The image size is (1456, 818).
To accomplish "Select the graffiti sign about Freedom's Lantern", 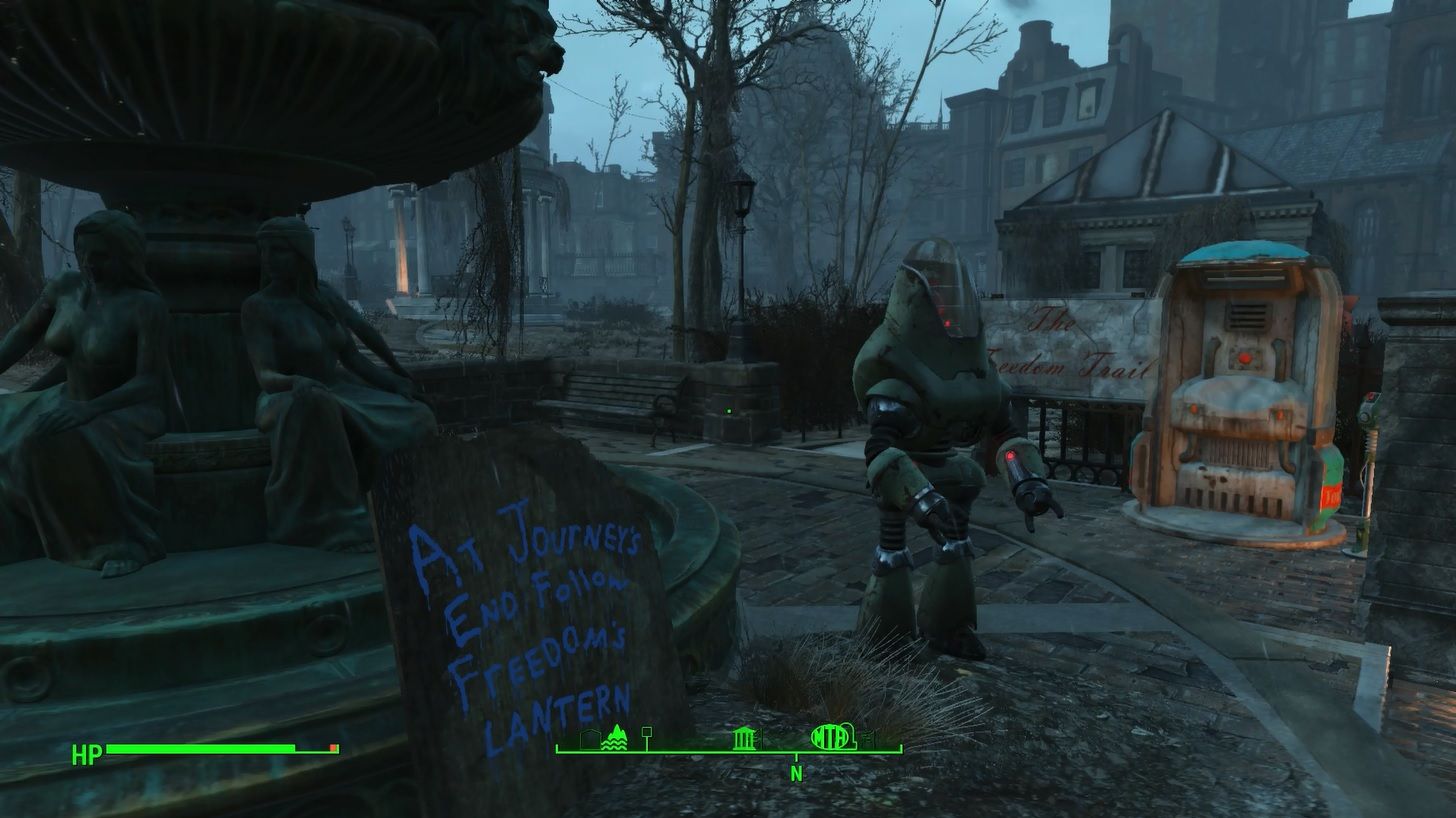I will pyautogui.click(x=530, y=610).
